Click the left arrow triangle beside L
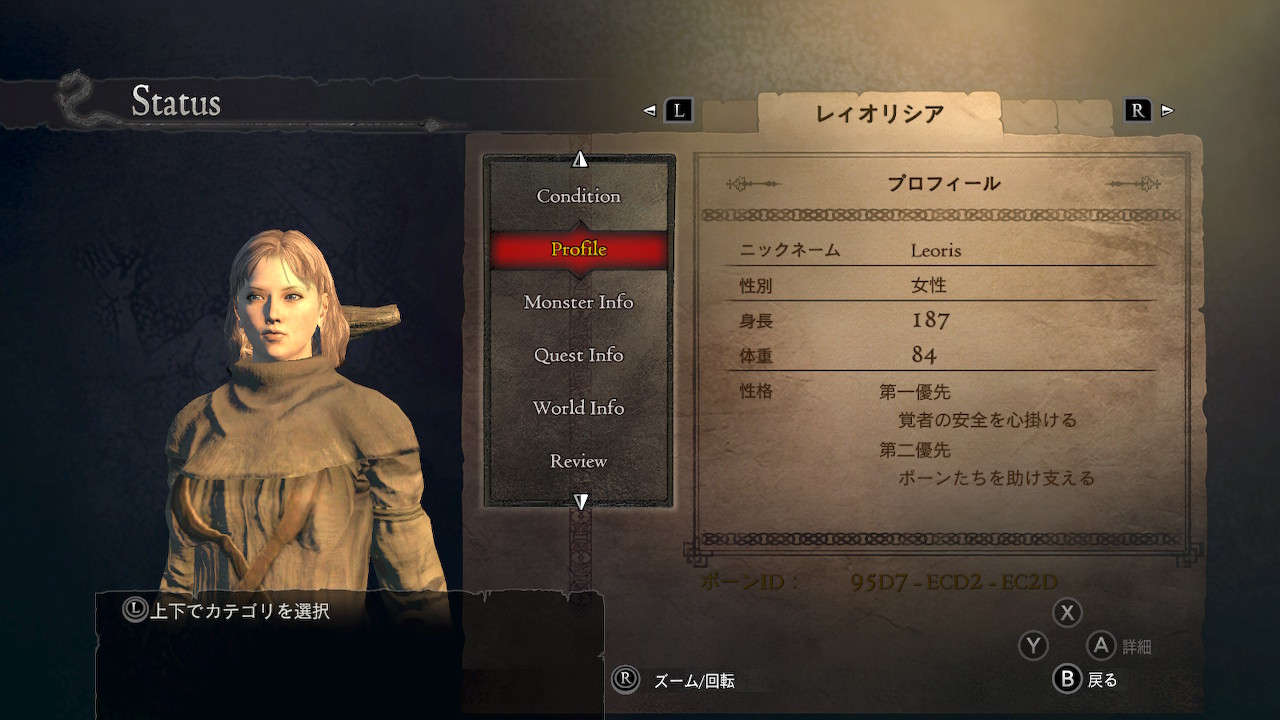Image resolution: width=1280 pixels, height=720 pixels. coord(648,112)
